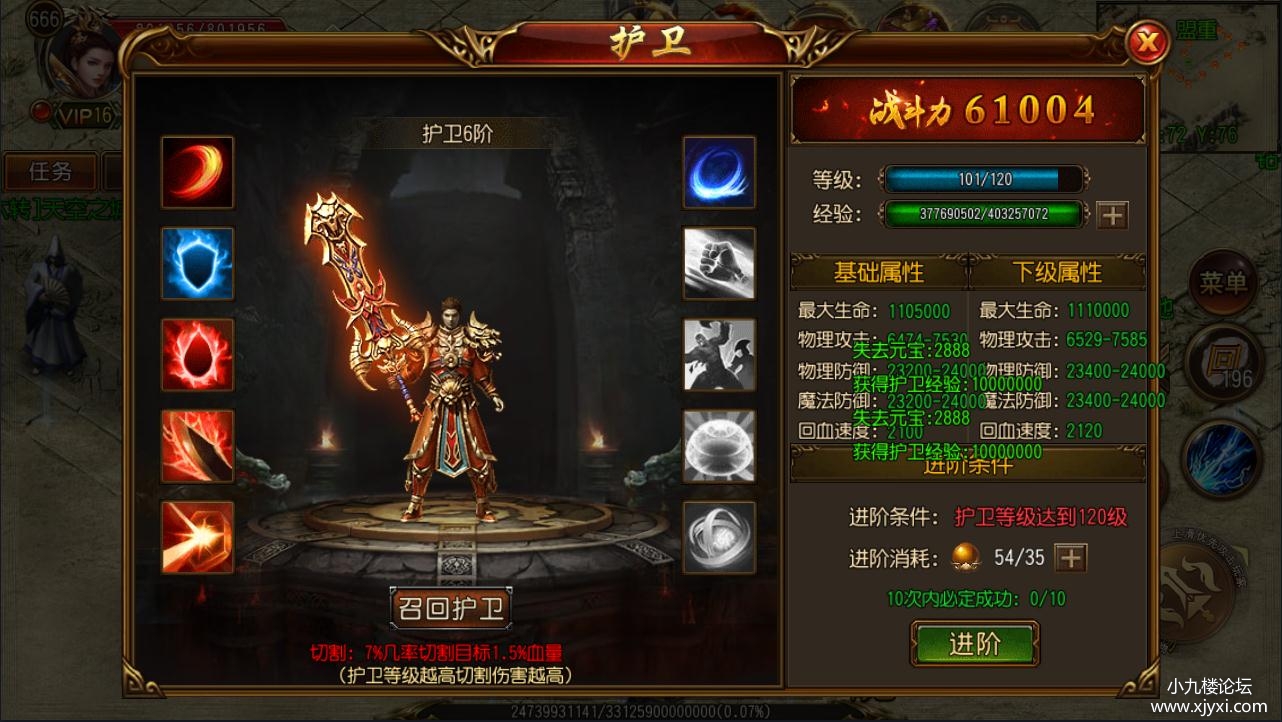Select the red light beam skill icon

click(197, 537)
